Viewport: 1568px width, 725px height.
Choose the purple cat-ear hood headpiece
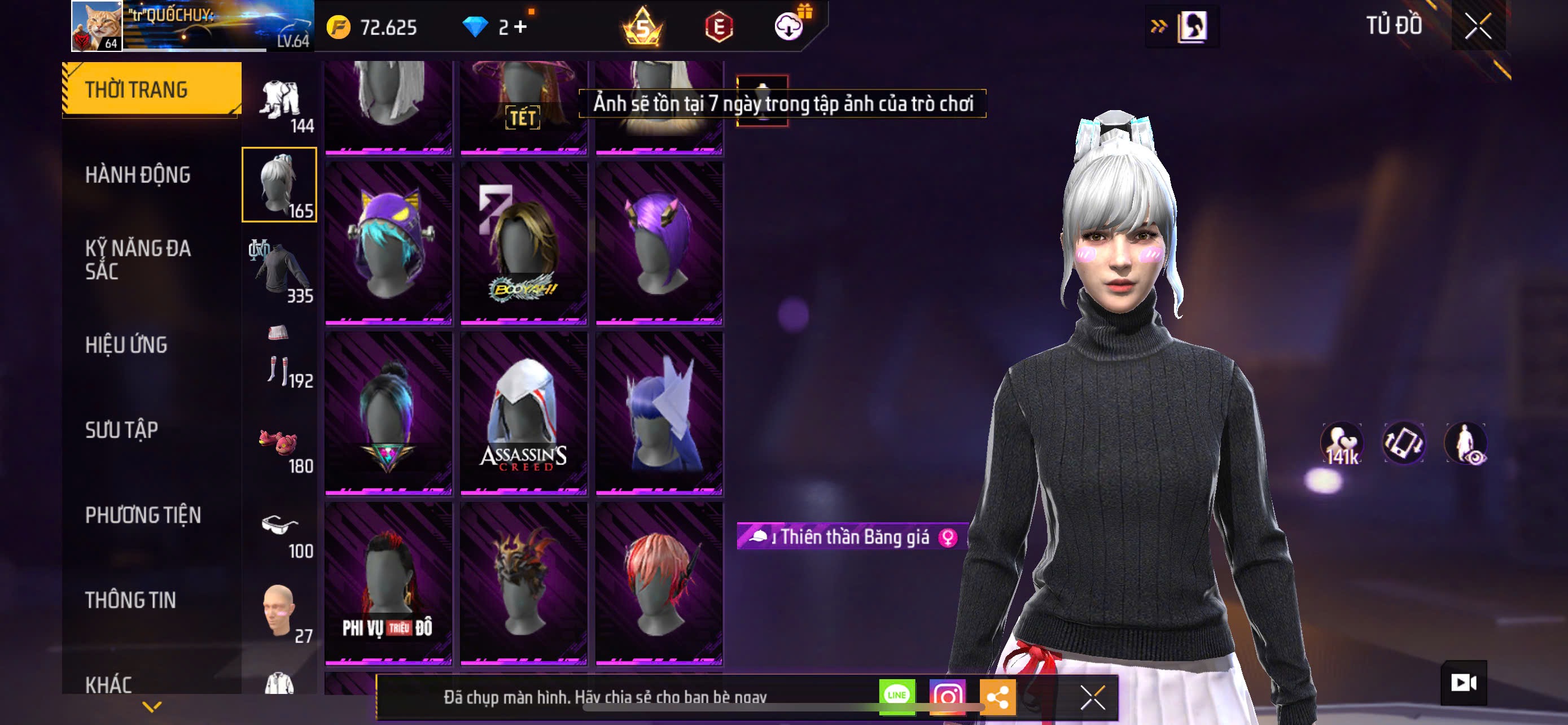388,242
